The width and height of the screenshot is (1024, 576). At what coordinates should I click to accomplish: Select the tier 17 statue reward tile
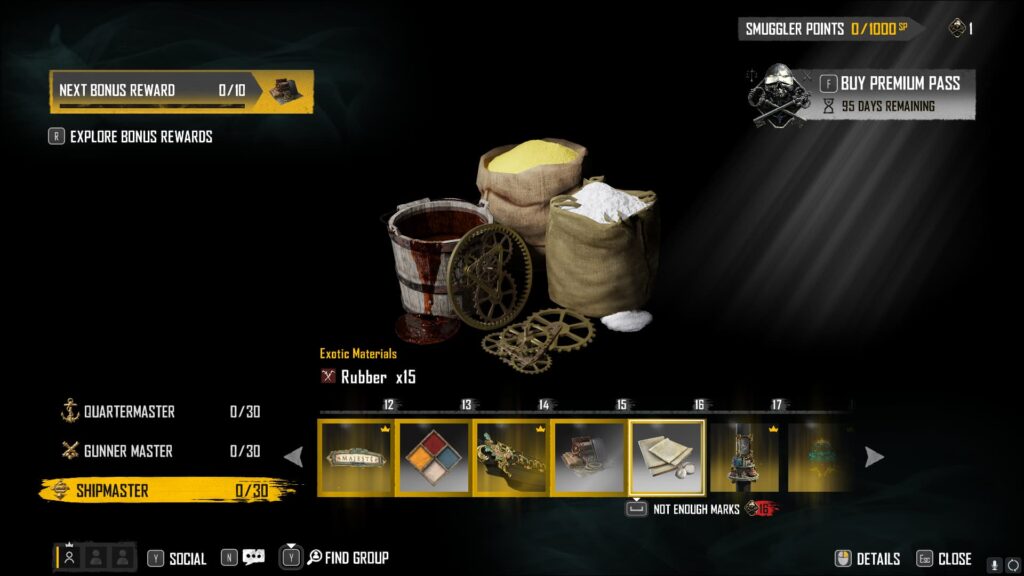pos(744,457)
